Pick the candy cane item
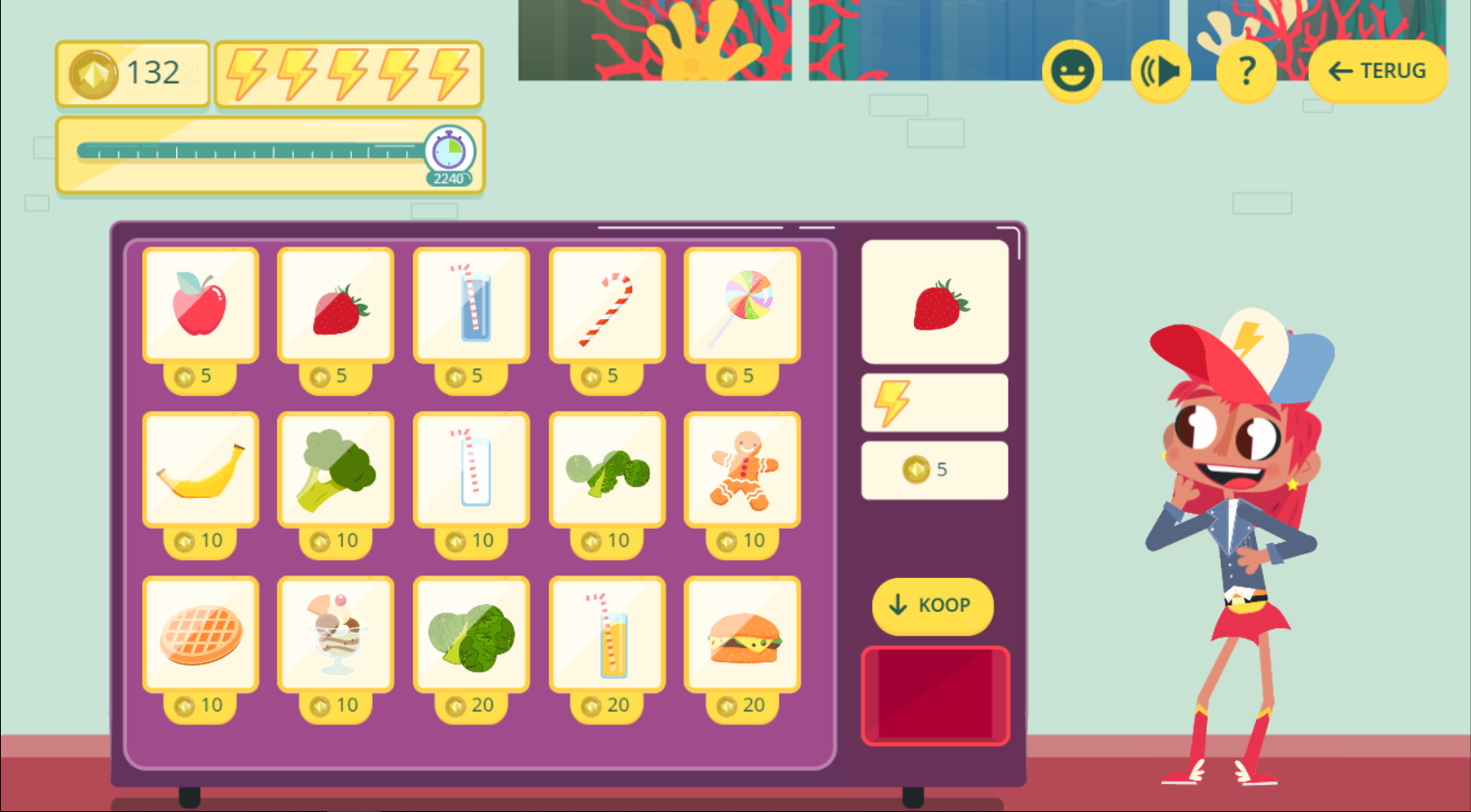 pos(606,303)
